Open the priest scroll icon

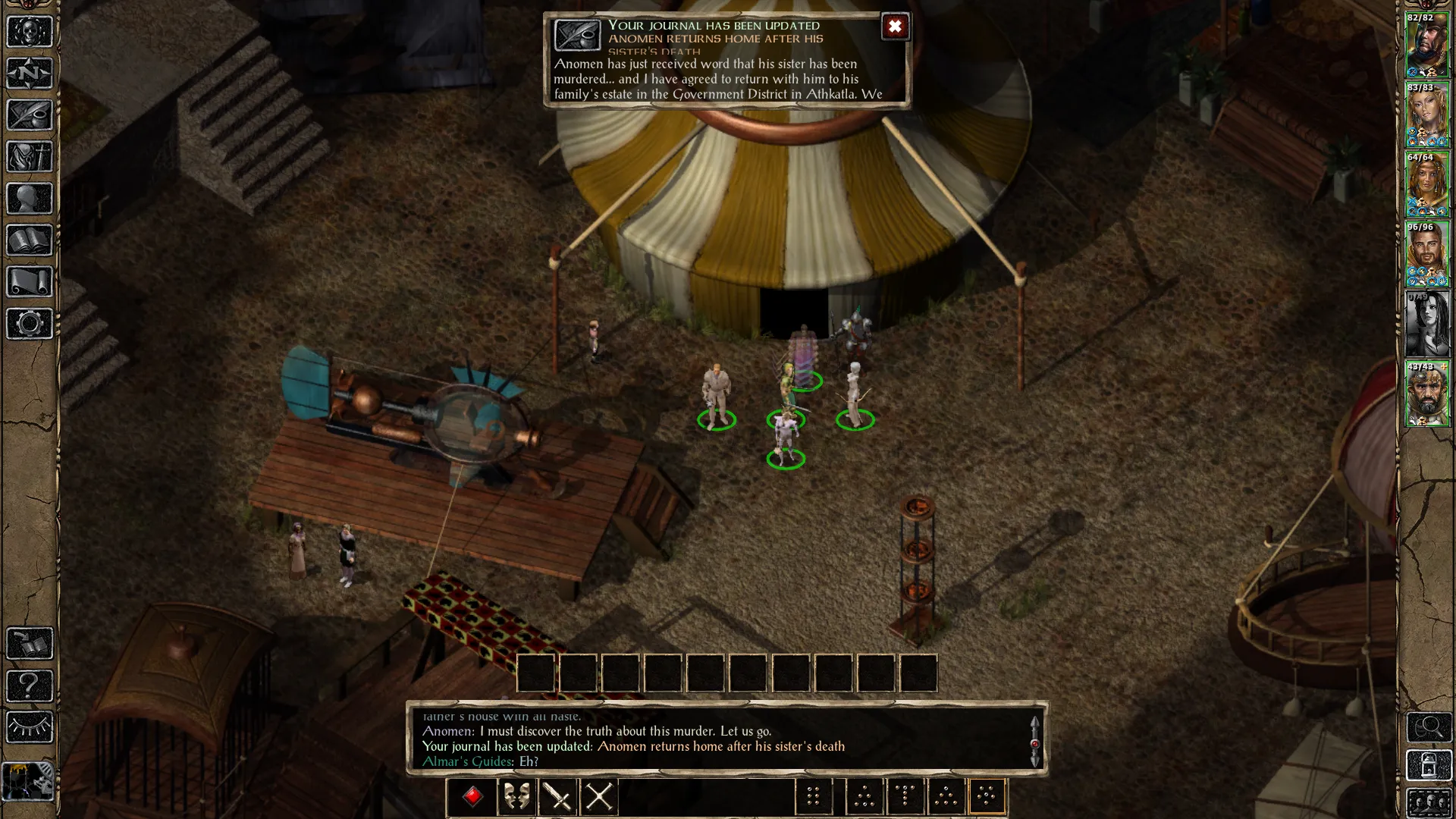(30, 282)
